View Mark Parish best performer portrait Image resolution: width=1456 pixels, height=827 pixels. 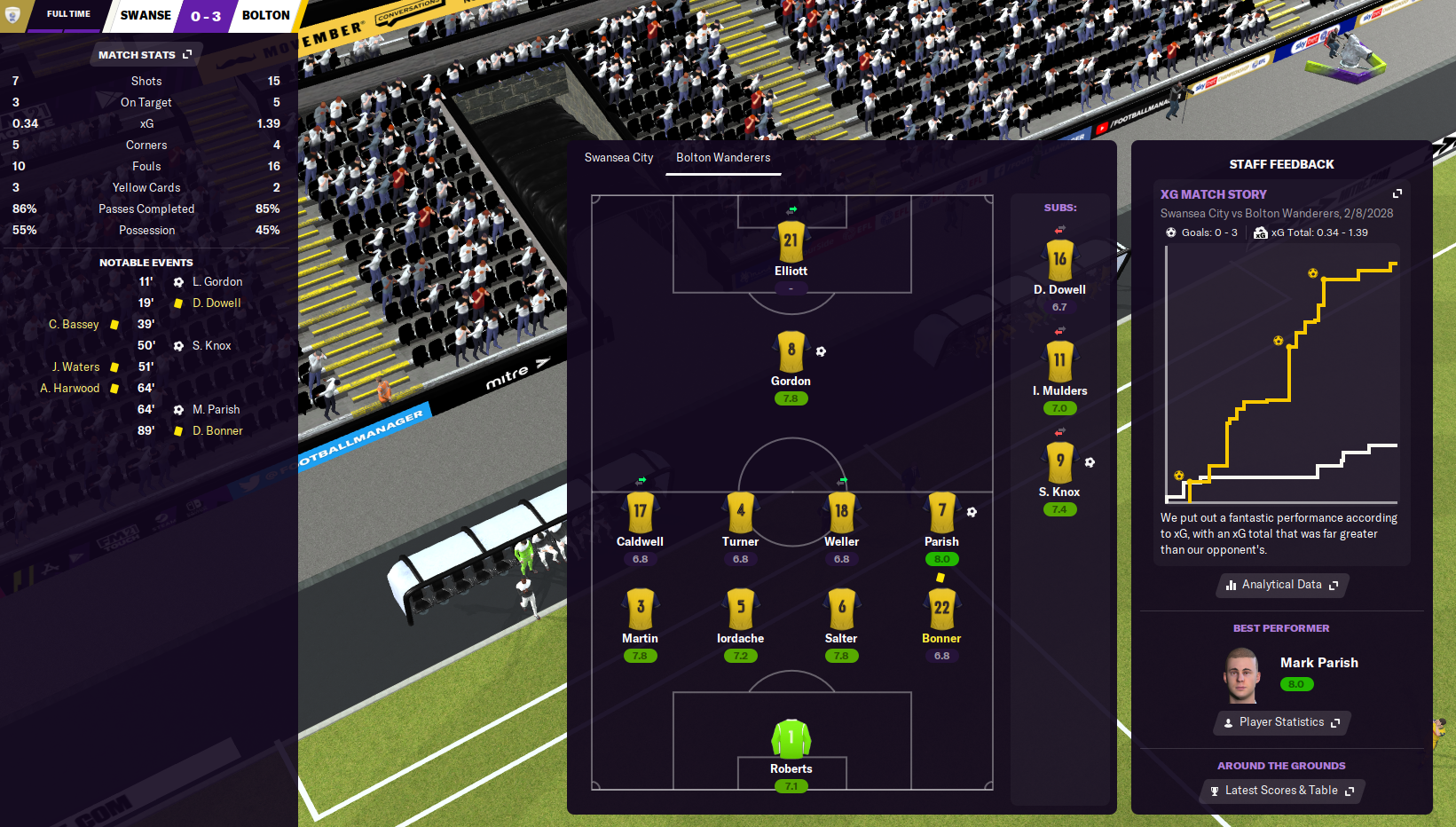(1241, 675)
